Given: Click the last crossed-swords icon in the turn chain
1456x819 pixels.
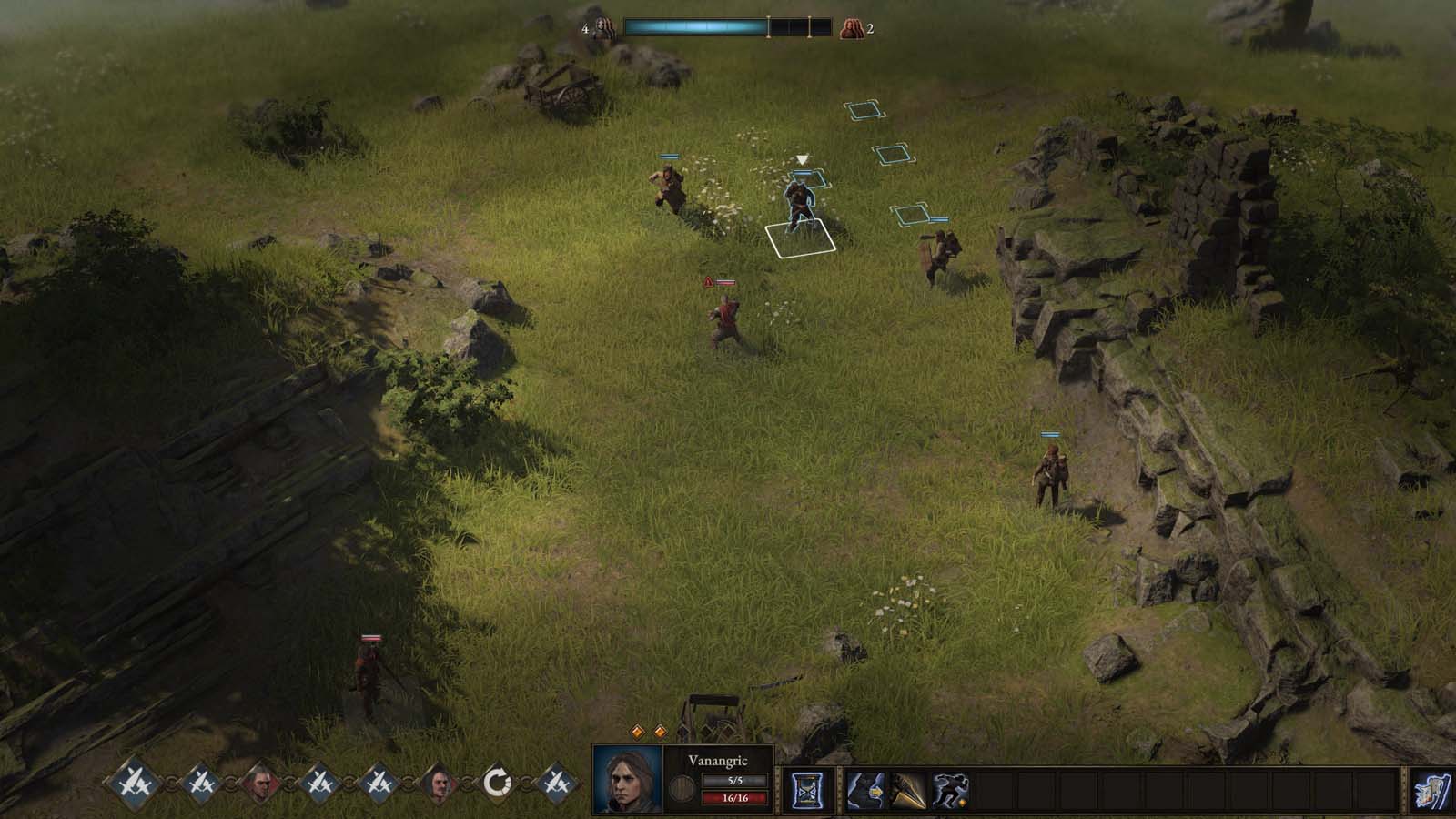Looking at the screenshot, I should (x=556, y=781).
